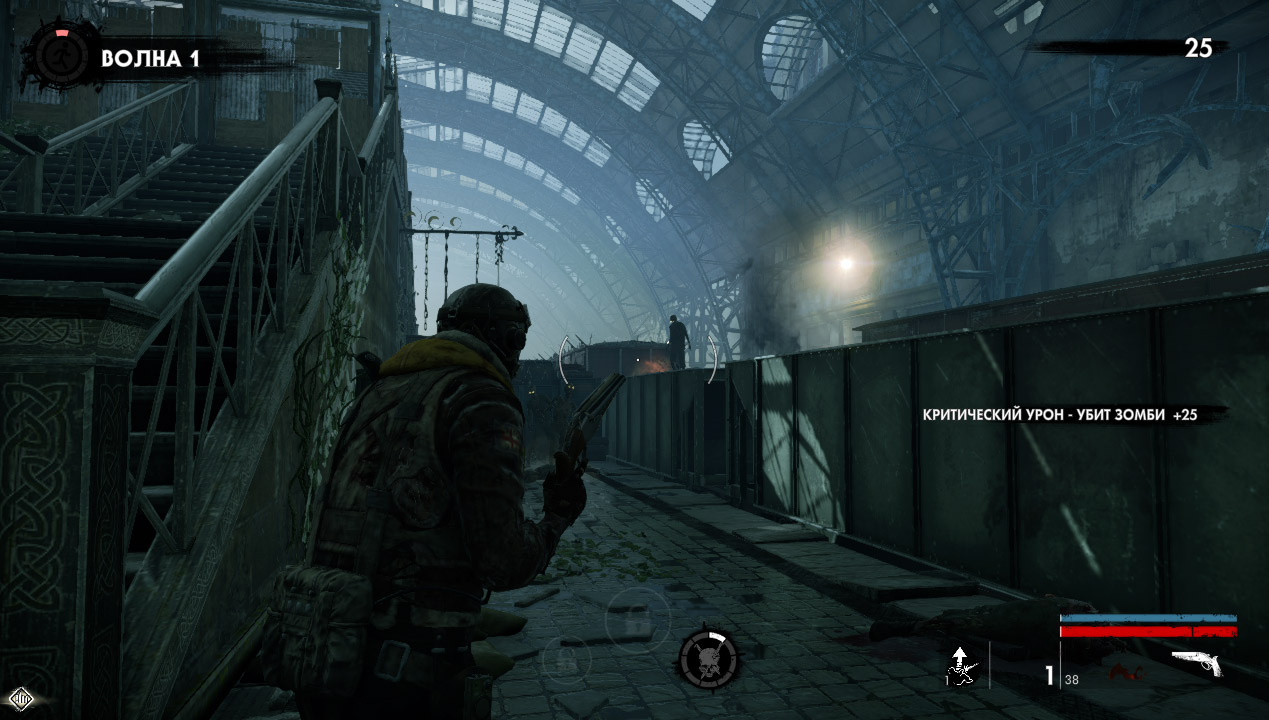Click the larger locked ability circle
Screen dimensions: 1269x720
(636, 618)
